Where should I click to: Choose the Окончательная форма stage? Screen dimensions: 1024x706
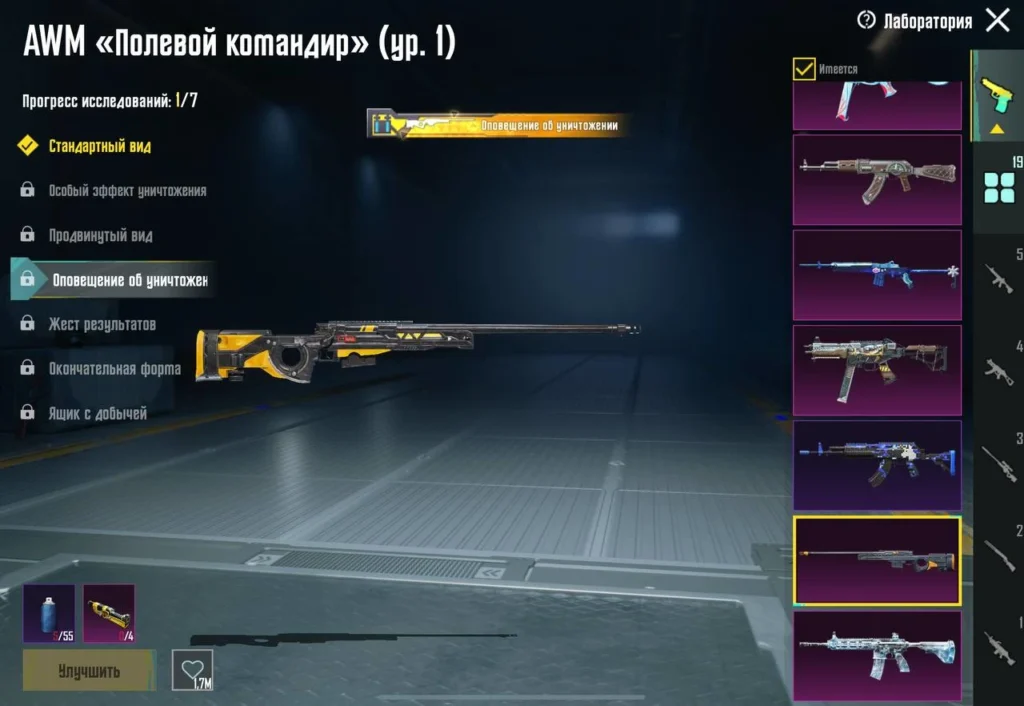[x=114, y=368]
